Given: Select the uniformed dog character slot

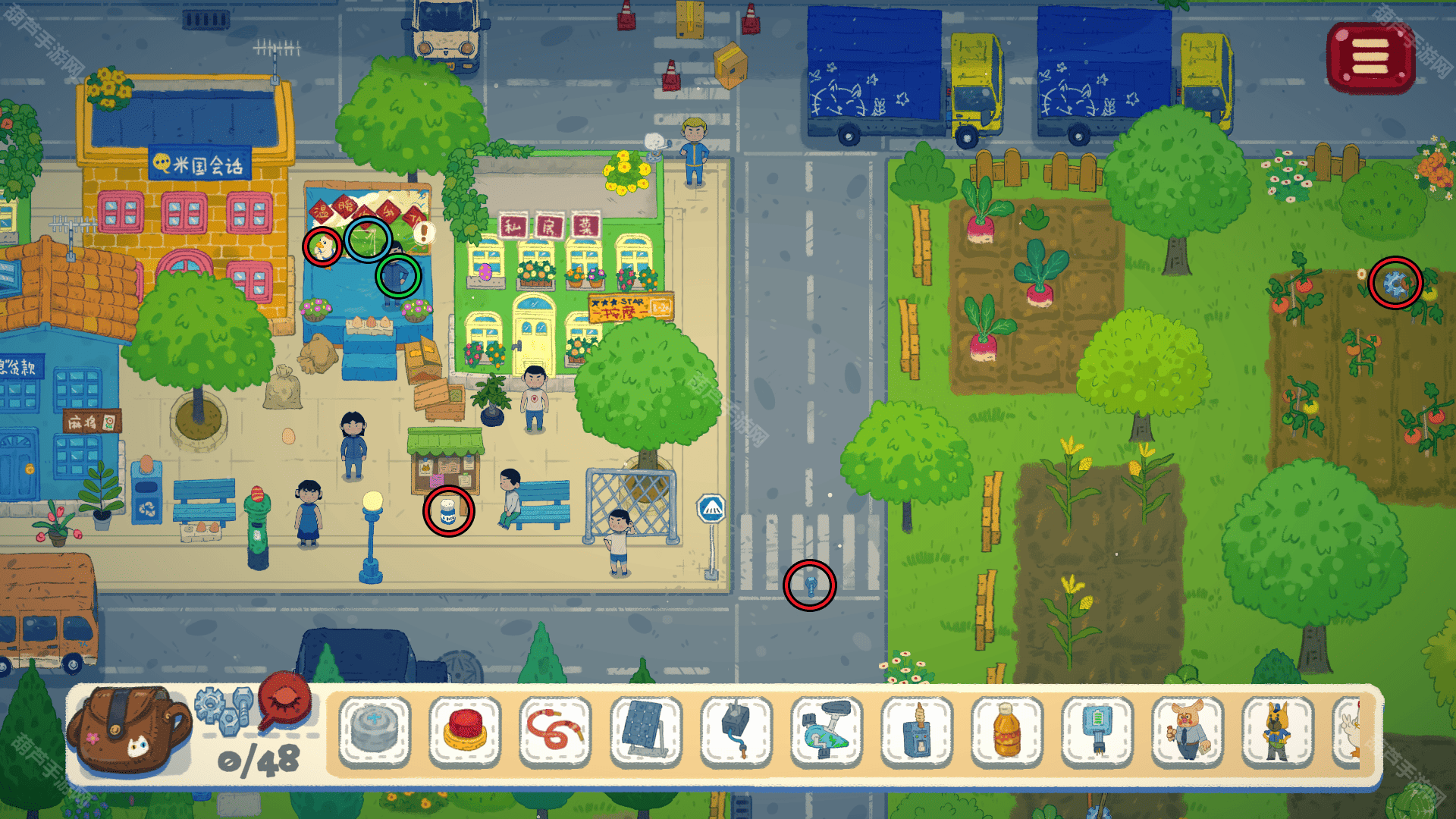Looking at the screenshot, I should [1277, 731].
